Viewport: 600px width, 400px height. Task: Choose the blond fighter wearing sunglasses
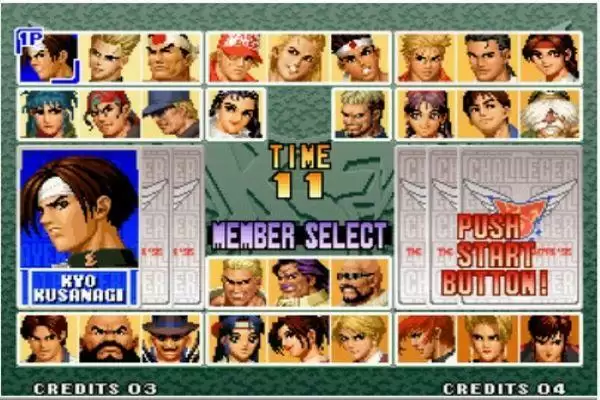point(360,114)
